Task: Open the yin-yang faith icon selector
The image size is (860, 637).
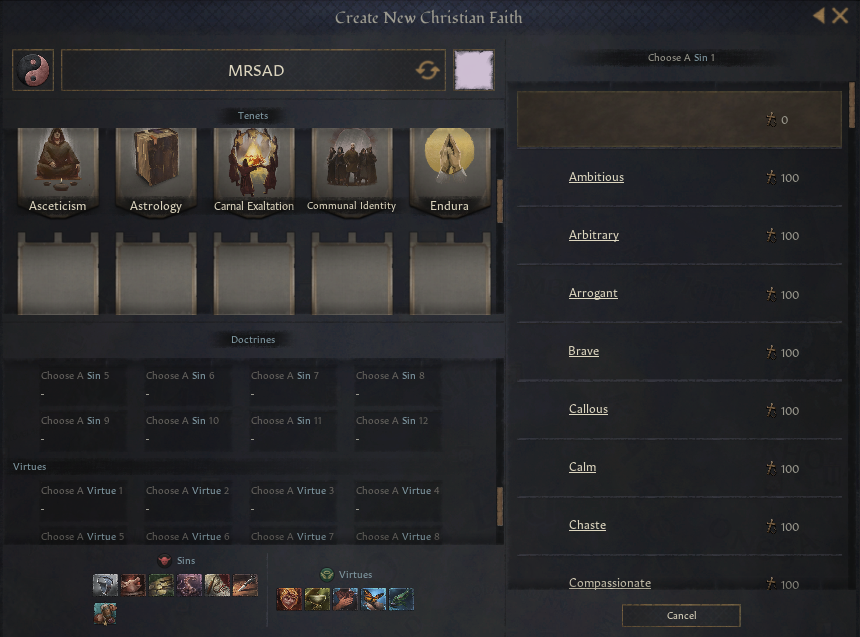Action: point(33,71)
